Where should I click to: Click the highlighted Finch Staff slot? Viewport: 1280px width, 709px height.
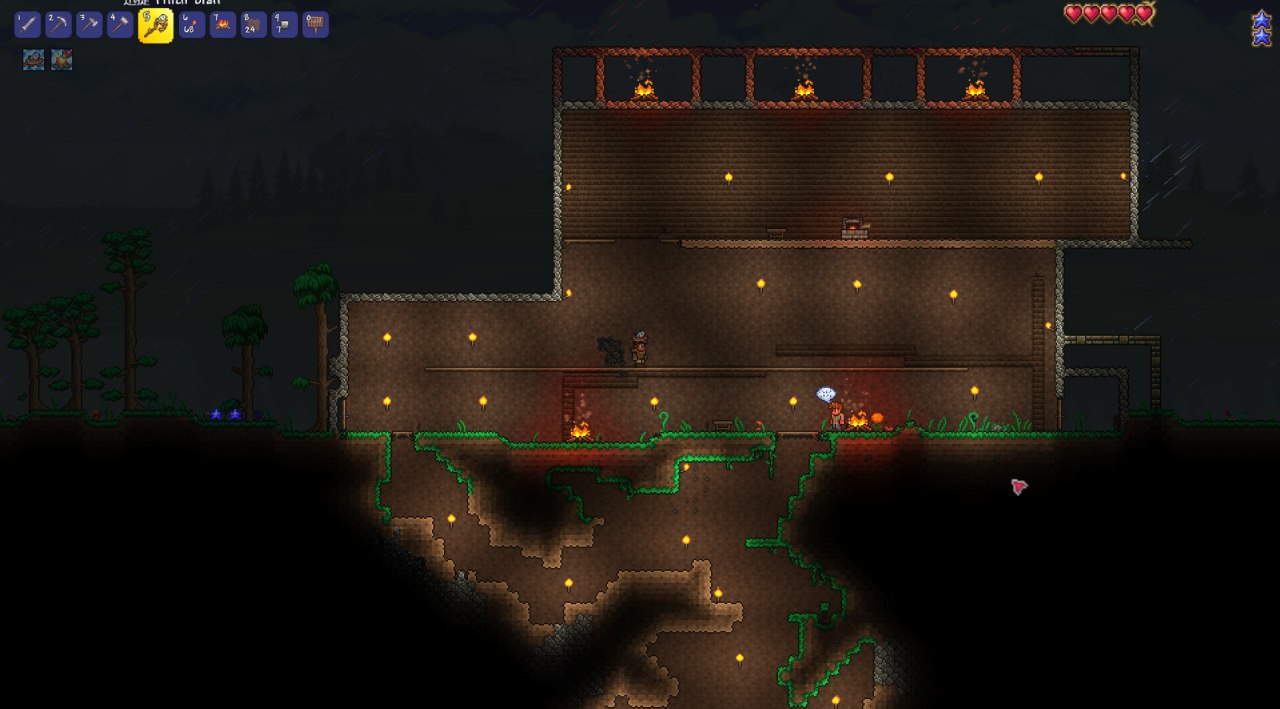155,26
